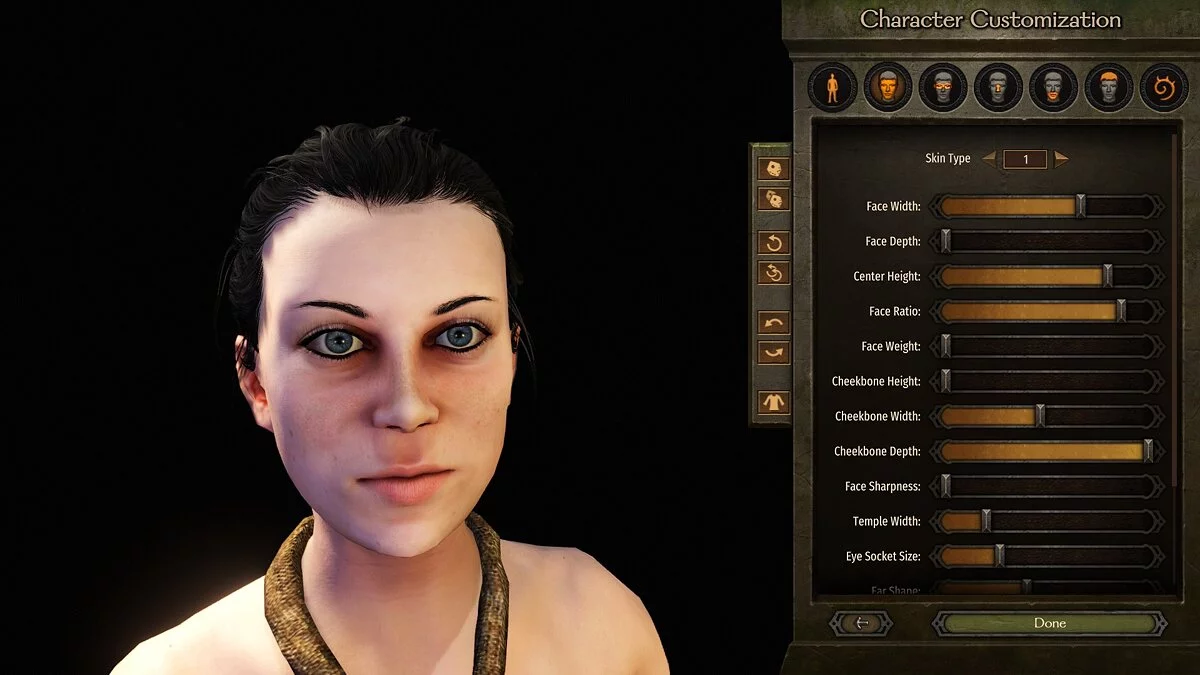The image size is (1200, 675).
Task: Open the swirl tattoo/taint tab
Action: point(1163,88)
